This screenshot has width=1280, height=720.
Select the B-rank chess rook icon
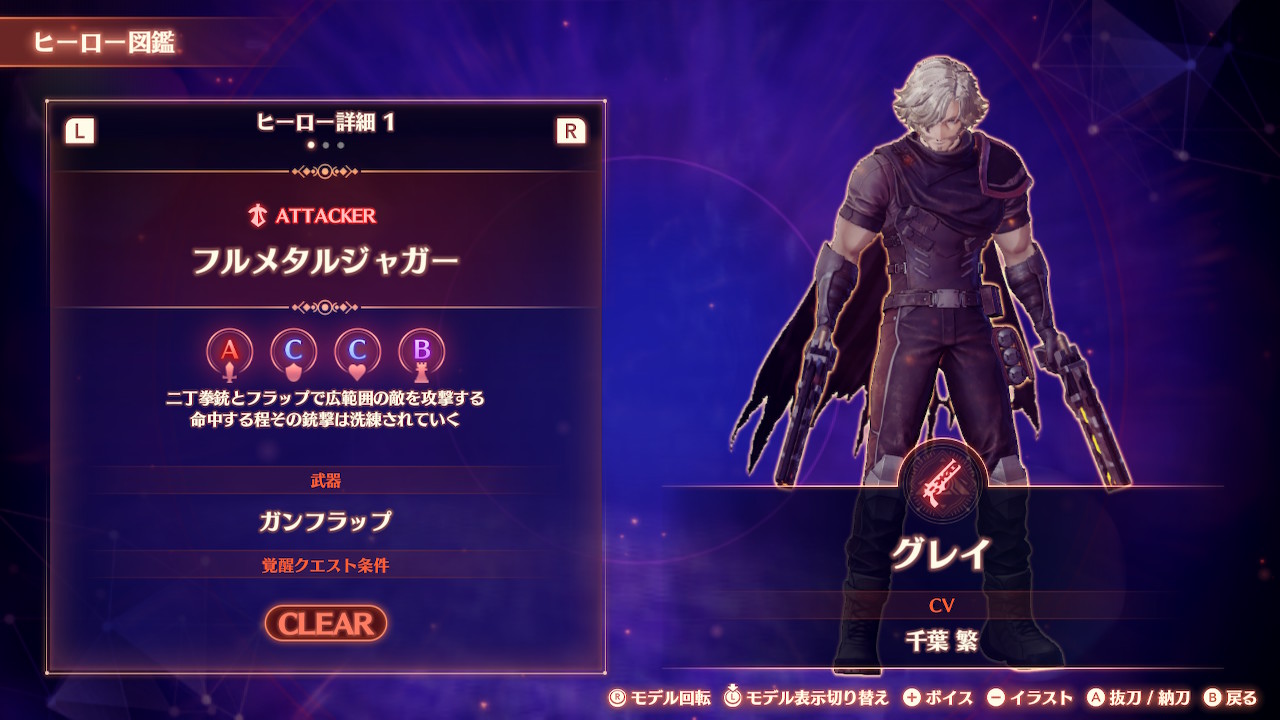(422, 352)
